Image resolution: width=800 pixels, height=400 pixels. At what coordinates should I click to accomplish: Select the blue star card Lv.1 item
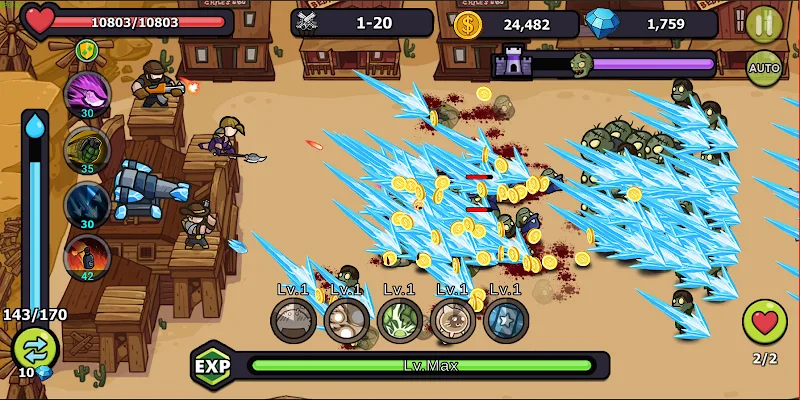[505, 321]
